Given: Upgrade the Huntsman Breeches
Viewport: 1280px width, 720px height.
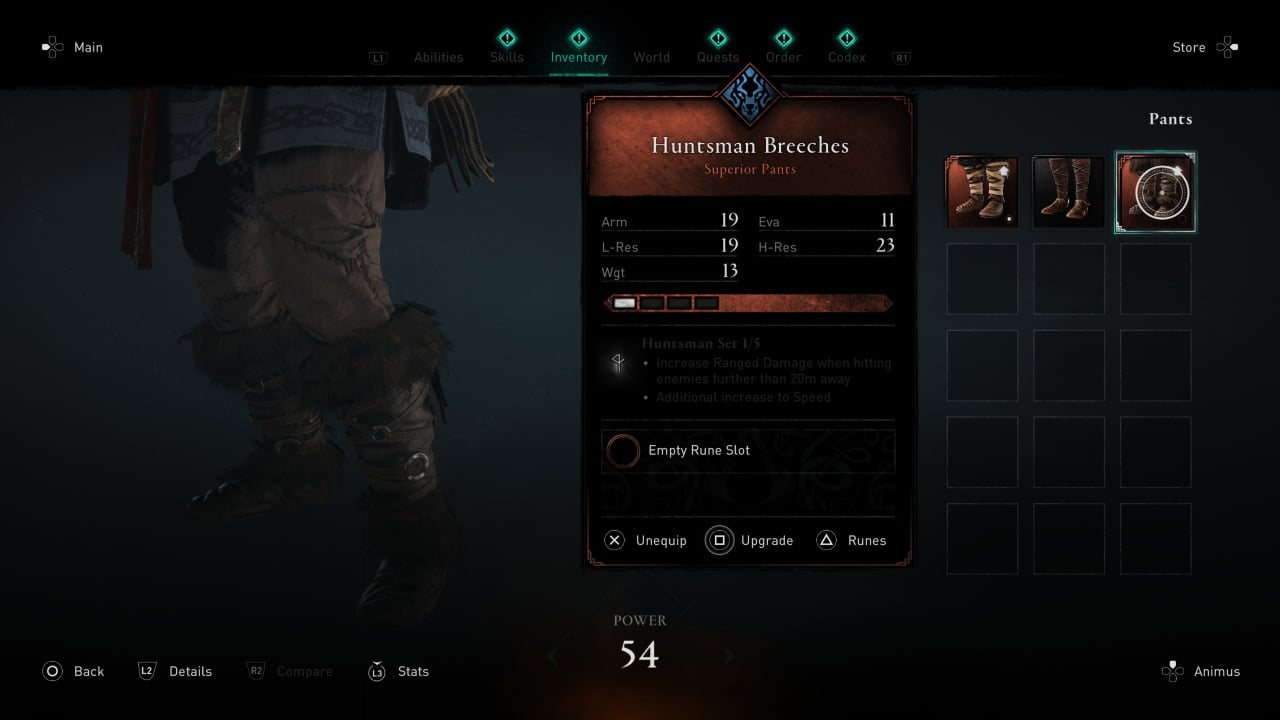Looking at the screenshot, I should [766, 541].
